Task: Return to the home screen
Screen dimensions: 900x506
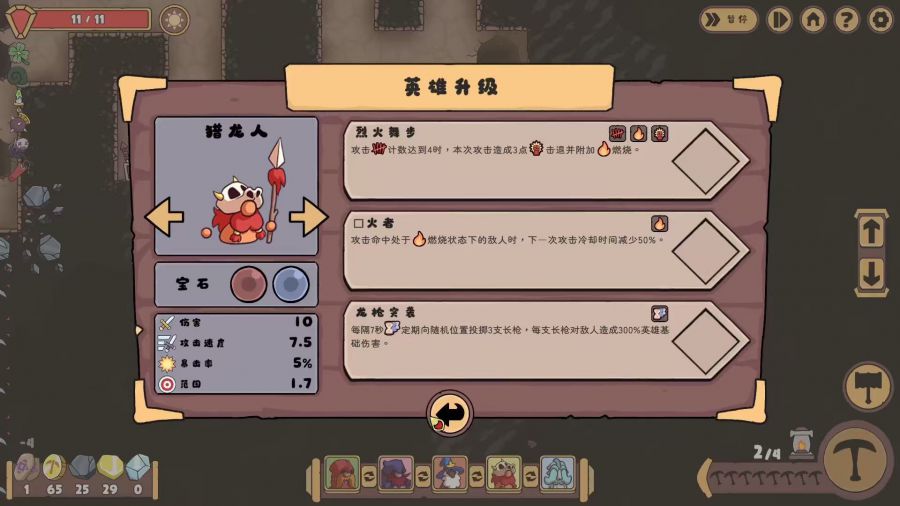Action: (813, 19)
